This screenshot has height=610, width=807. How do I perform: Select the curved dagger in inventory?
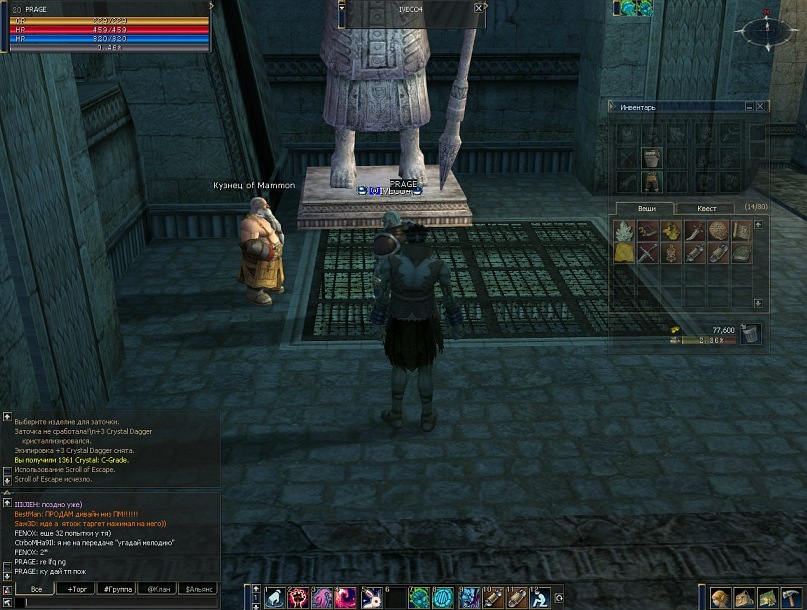tap(695, 231)
